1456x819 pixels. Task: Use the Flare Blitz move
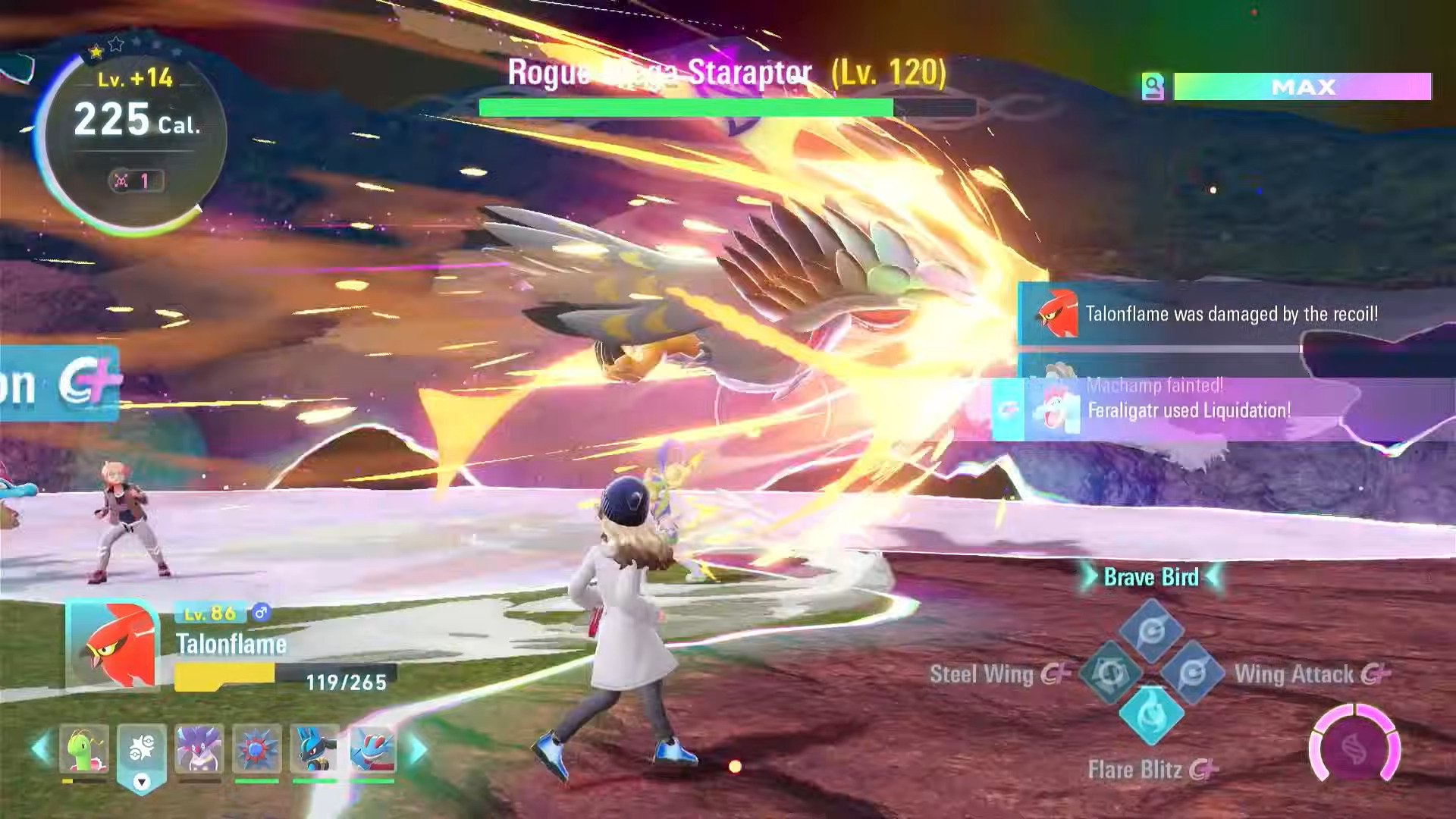[1152, 714]
